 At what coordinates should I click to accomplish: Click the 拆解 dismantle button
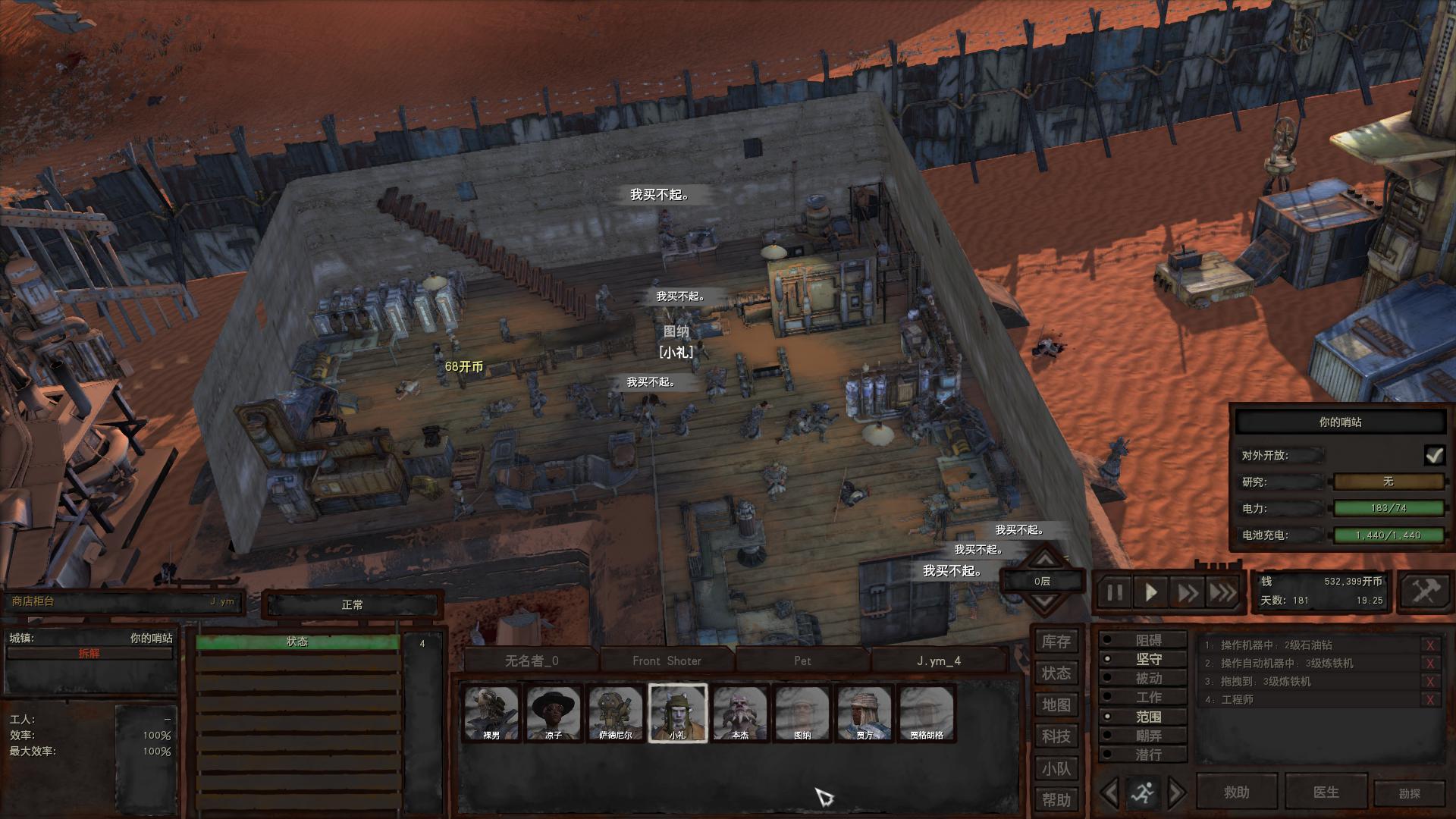pyautogui.click(x=89, y=654)
